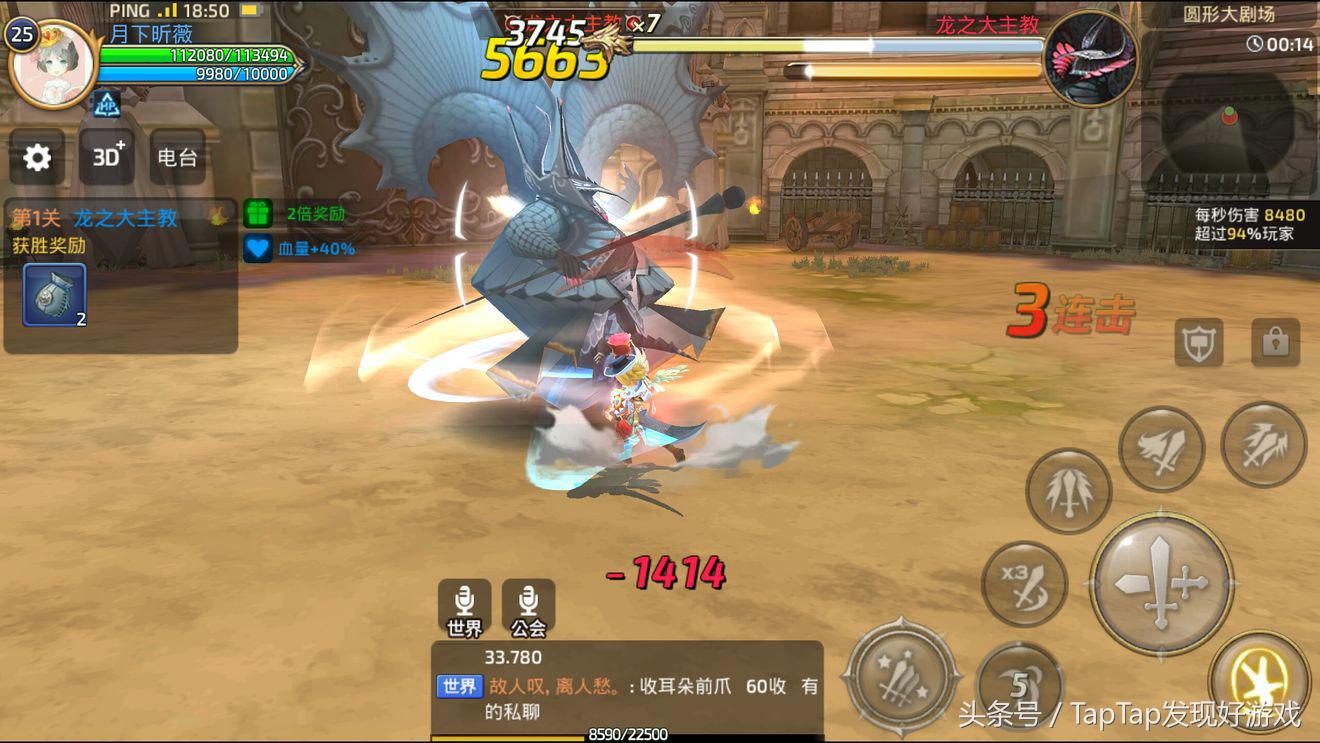Viewport: 1320px width, 743px height.
Task: Tap the player portrait avatar
Action: click(x=53, y=65)
